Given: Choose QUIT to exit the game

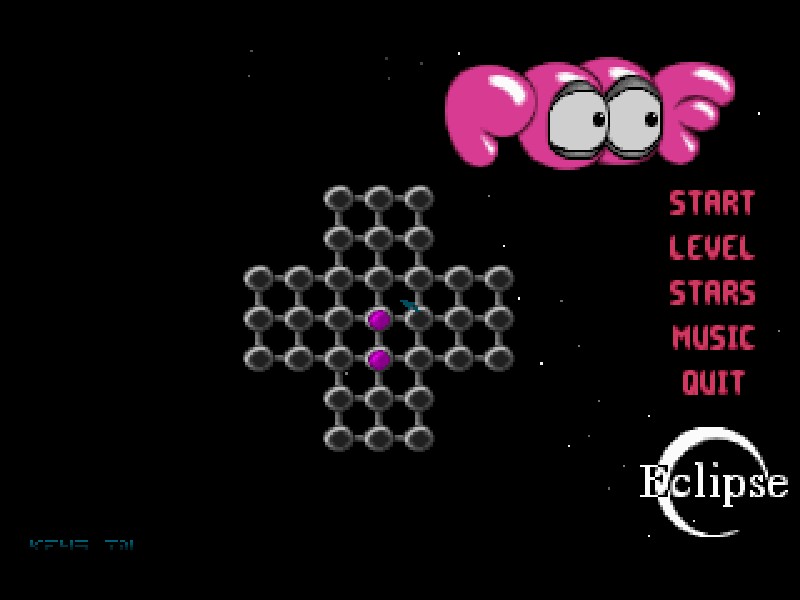Looking at the screenshot, I should [712, 382].
